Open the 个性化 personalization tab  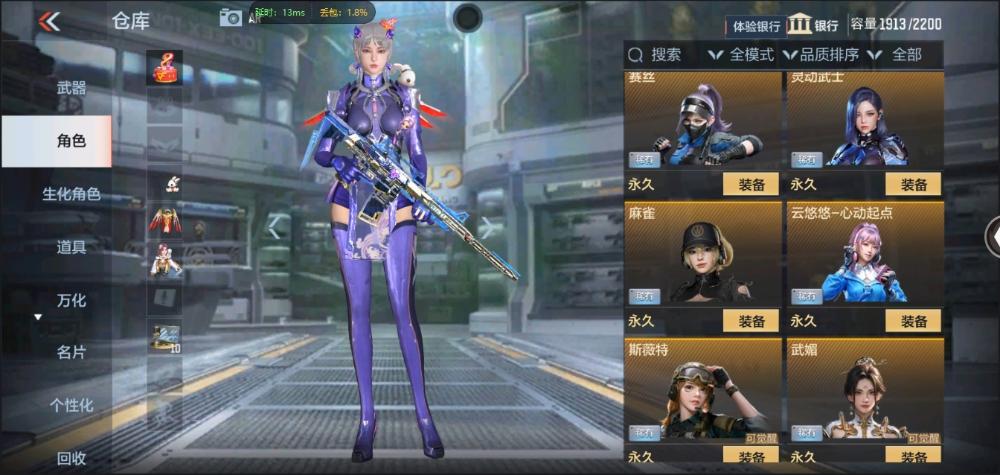point(71,405)
